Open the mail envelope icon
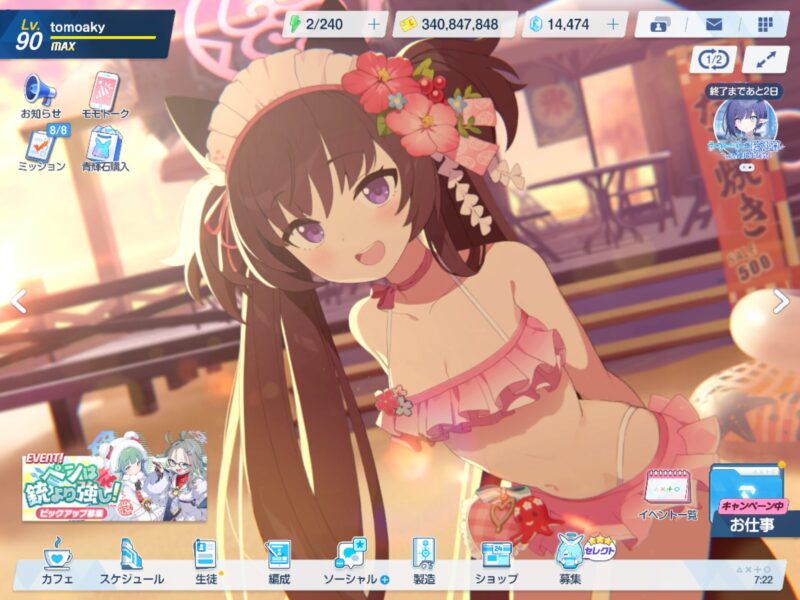 [x=714, y=24]
